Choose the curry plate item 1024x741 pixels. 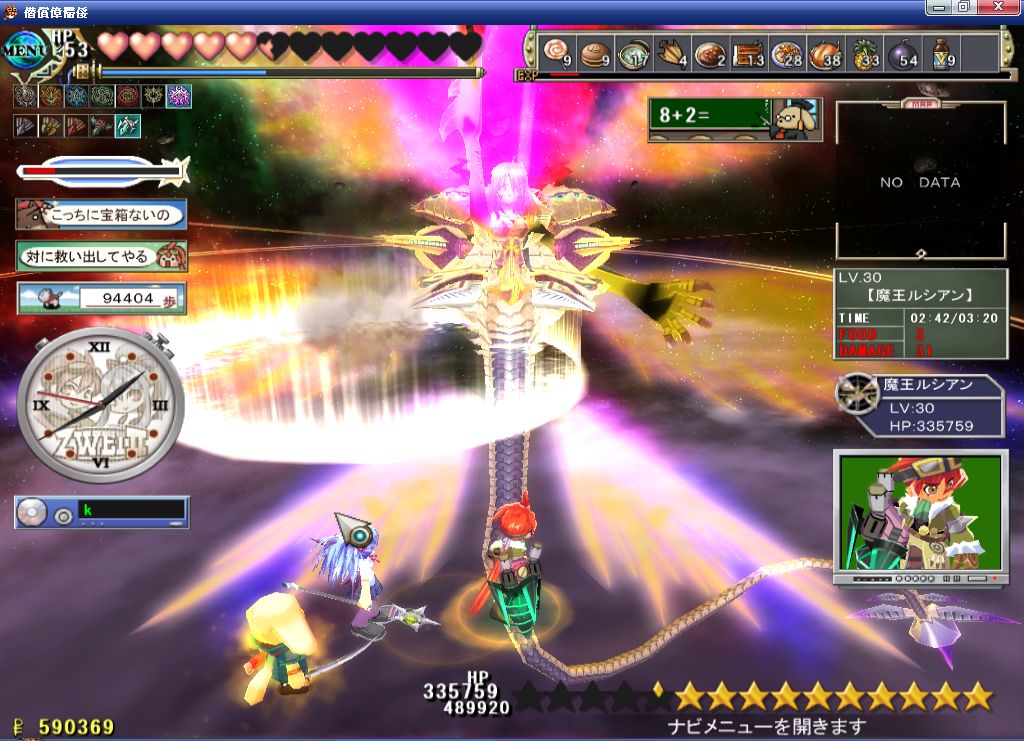pyautogui.click(x=711, y=53)
